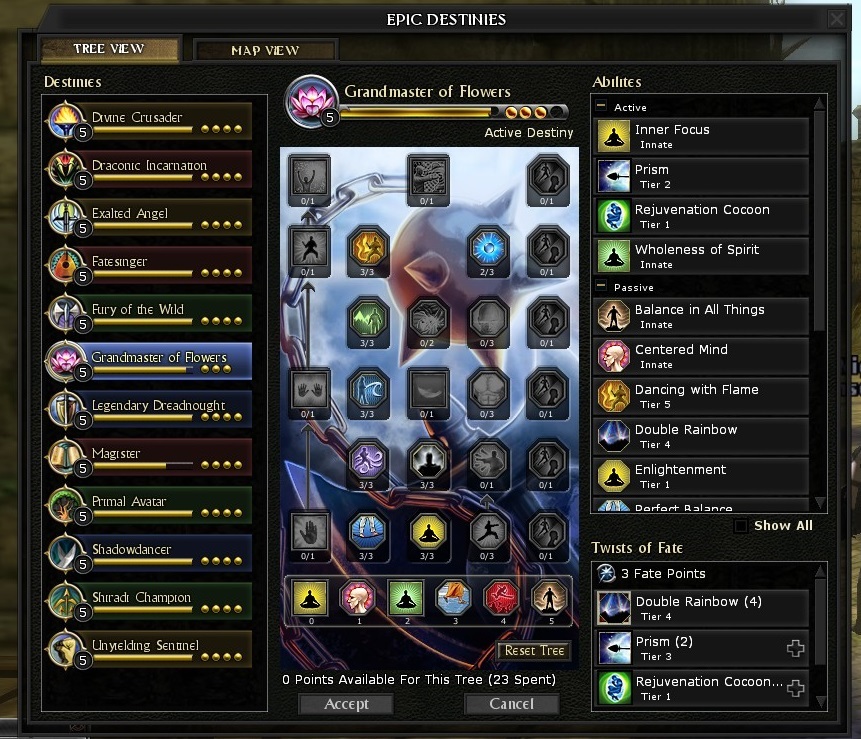Cancel the destiny changes
Screen dimensions: 861x739
click(512, 704)
